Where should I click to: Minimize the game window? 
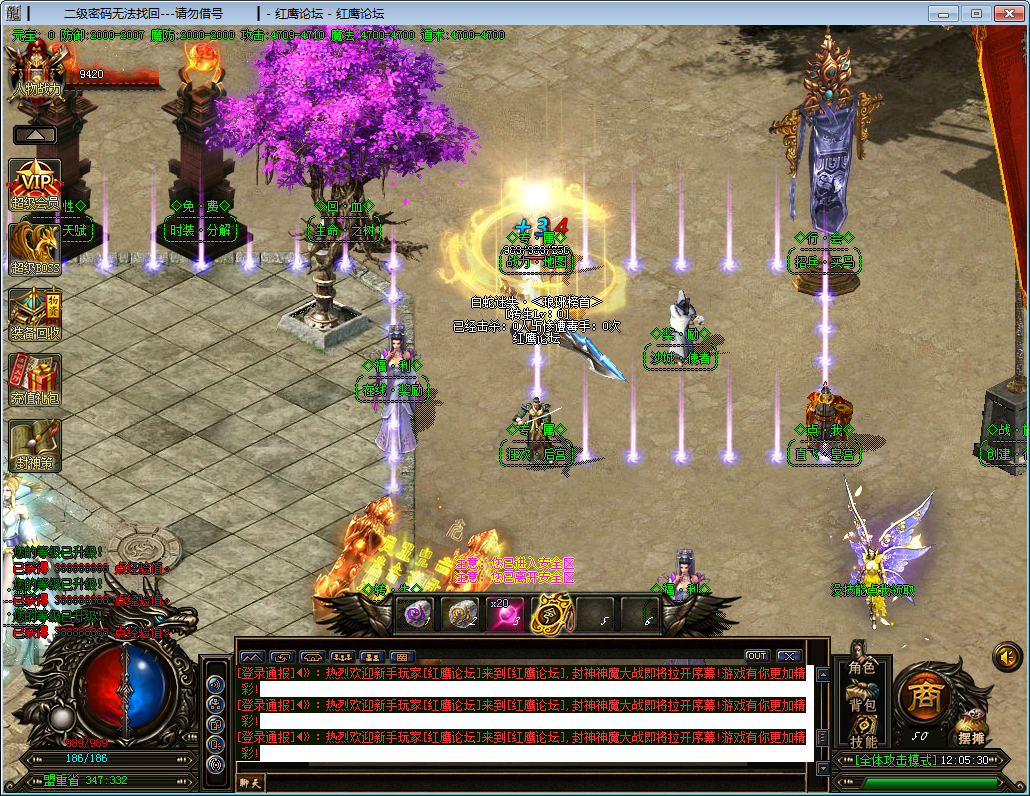point(943,13)
